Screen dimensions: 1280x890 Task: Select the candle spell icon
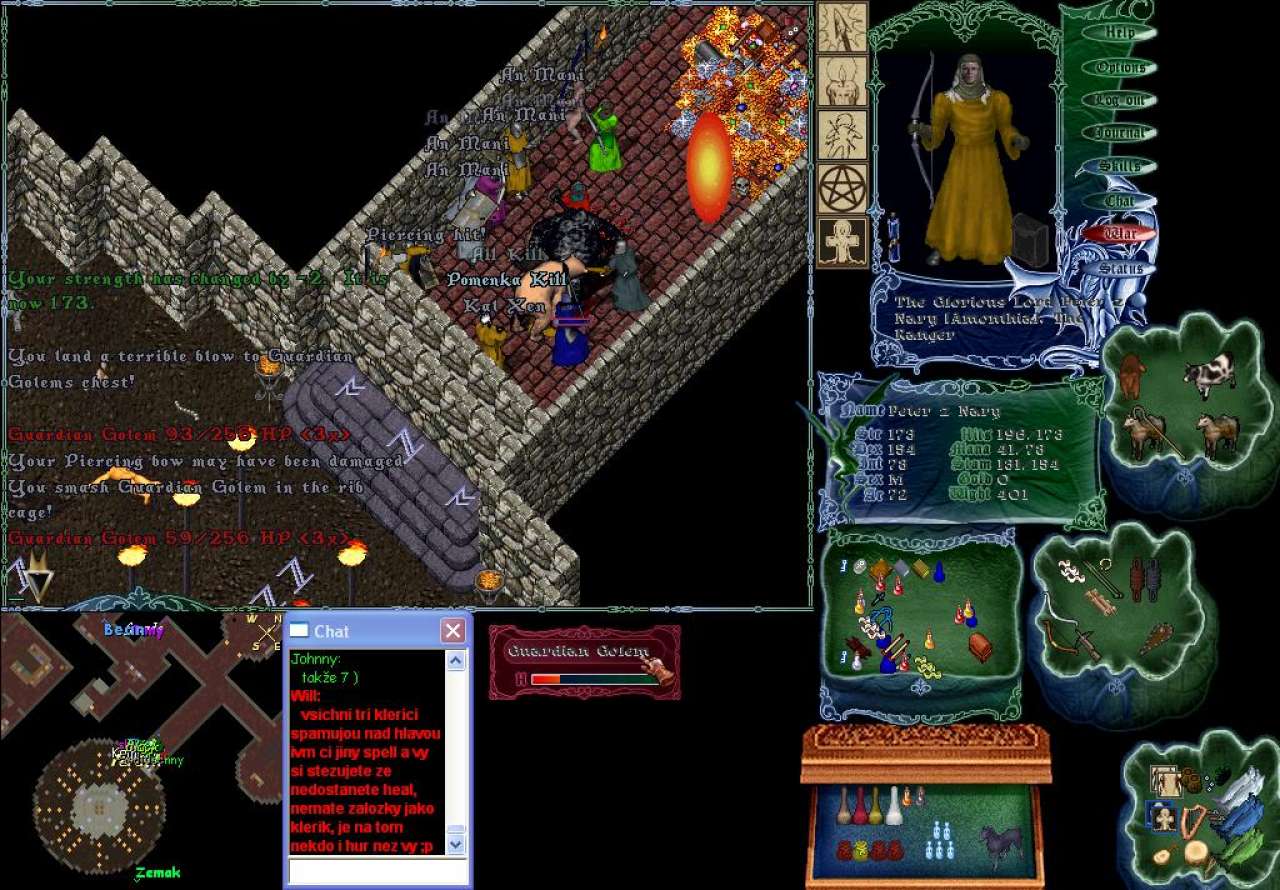click(x=842, y=81)
